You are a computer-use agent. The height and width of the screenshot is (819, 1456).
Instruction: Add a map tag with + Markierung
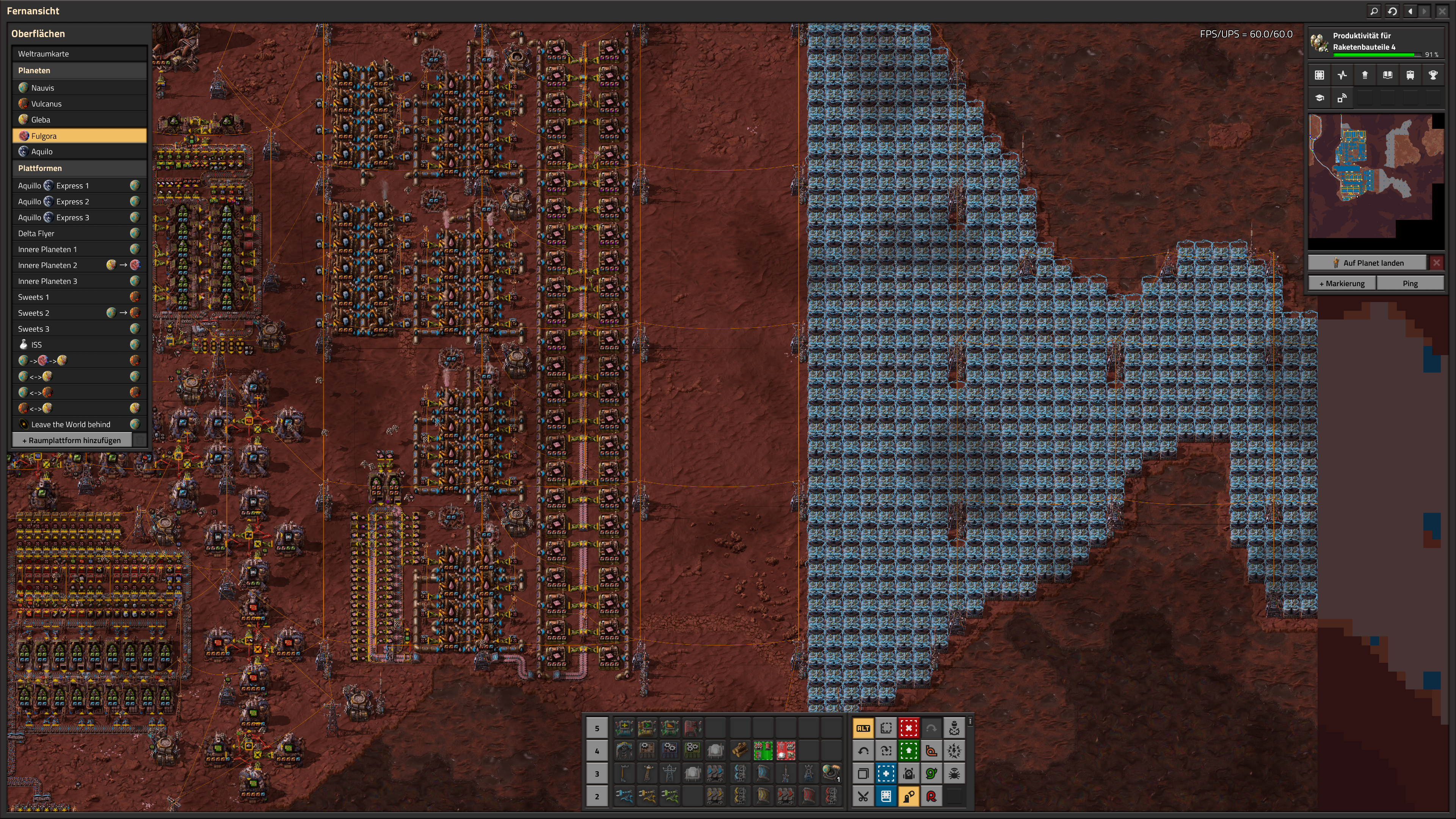[x=1342, y=283]
